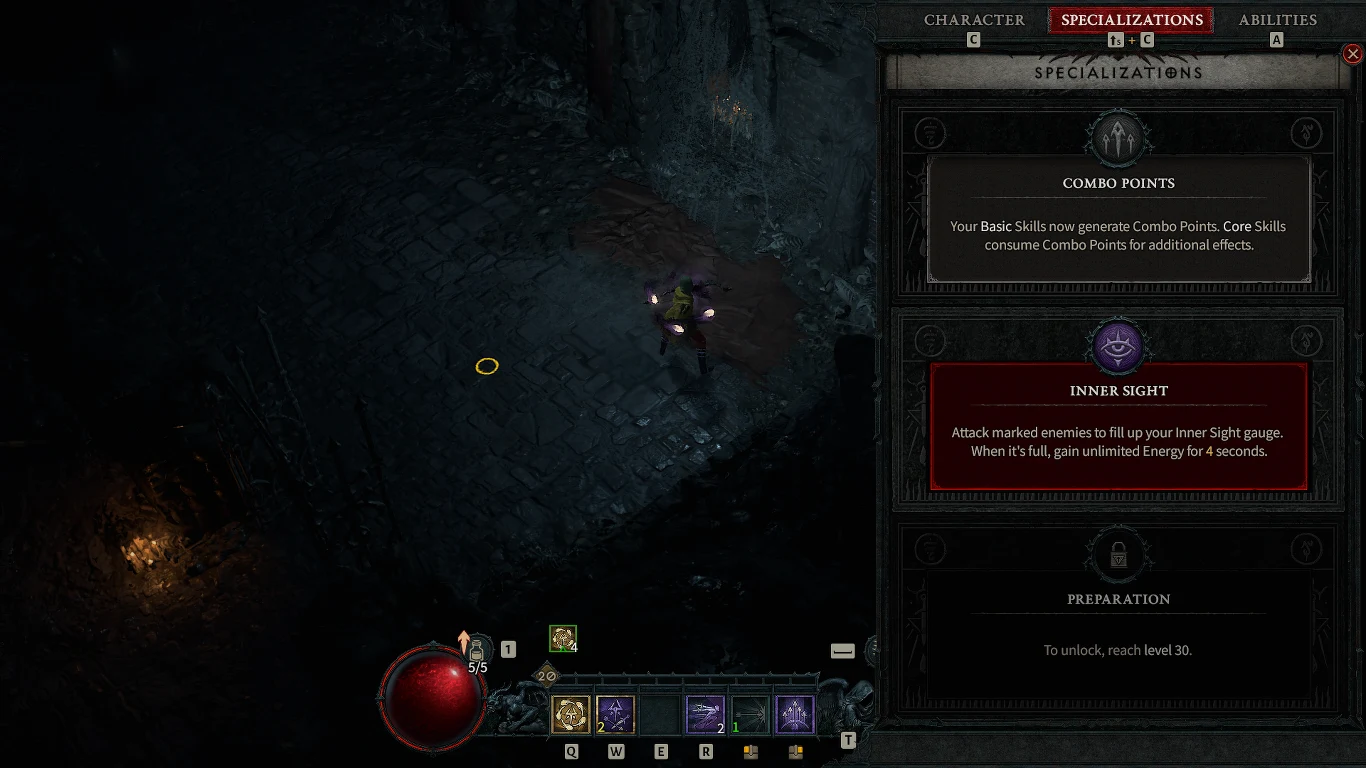Image resolution: width=1366 pixels, height=768 pixels.
Task: Click the locked Preparation padlock icon
Action: click(x=1118, y=553)
